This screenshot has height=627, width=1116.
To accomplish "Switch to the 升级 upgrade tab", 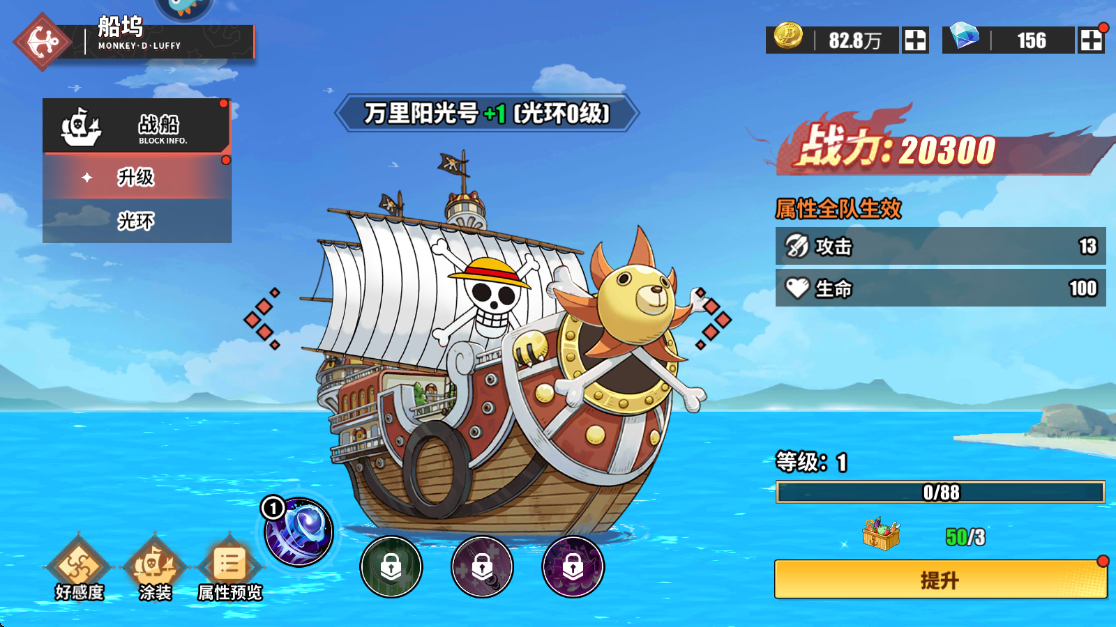I will [136, 177].
